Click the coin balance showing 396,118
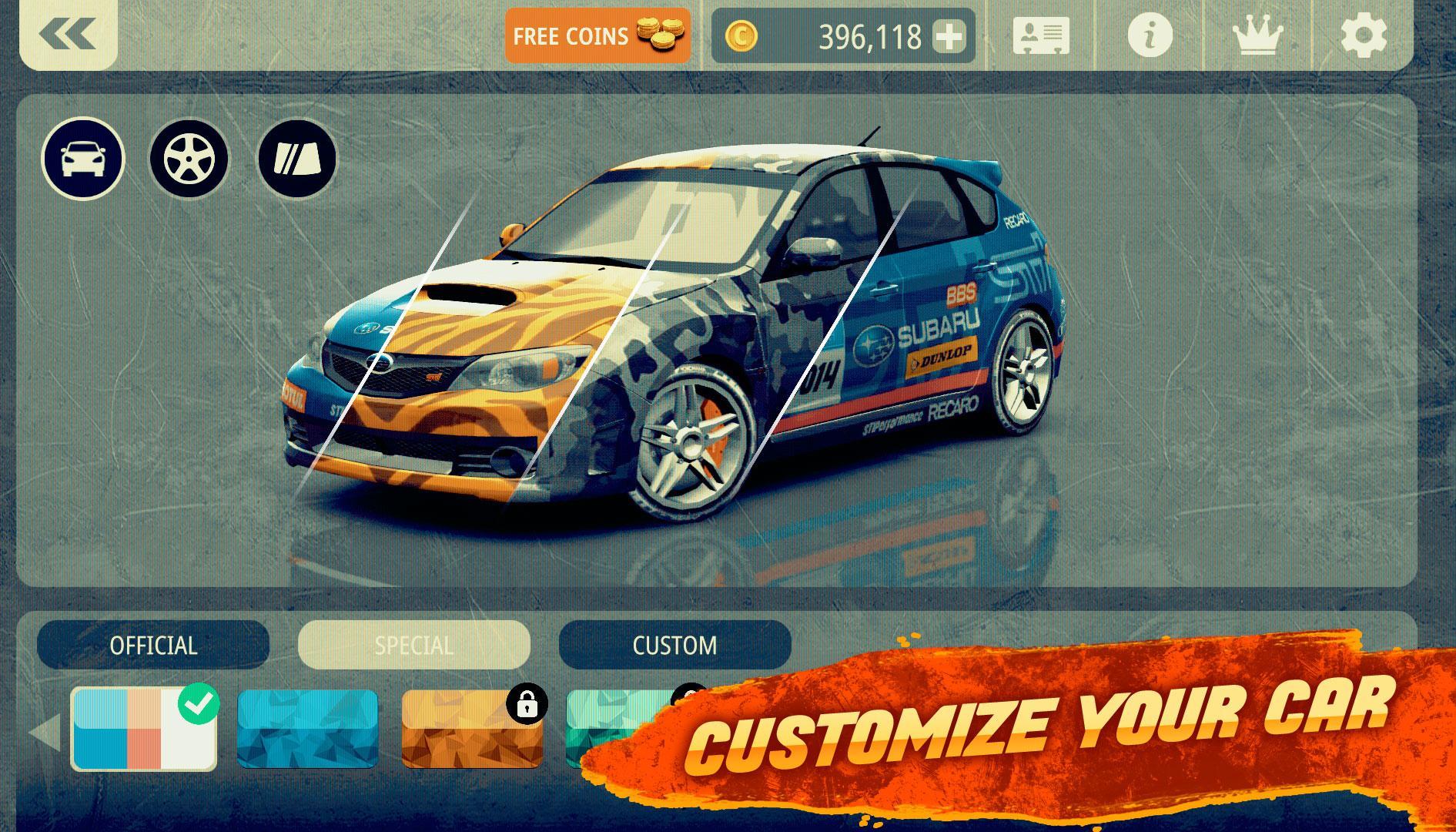The image size is (1456, 832). (x=870, y=35)
